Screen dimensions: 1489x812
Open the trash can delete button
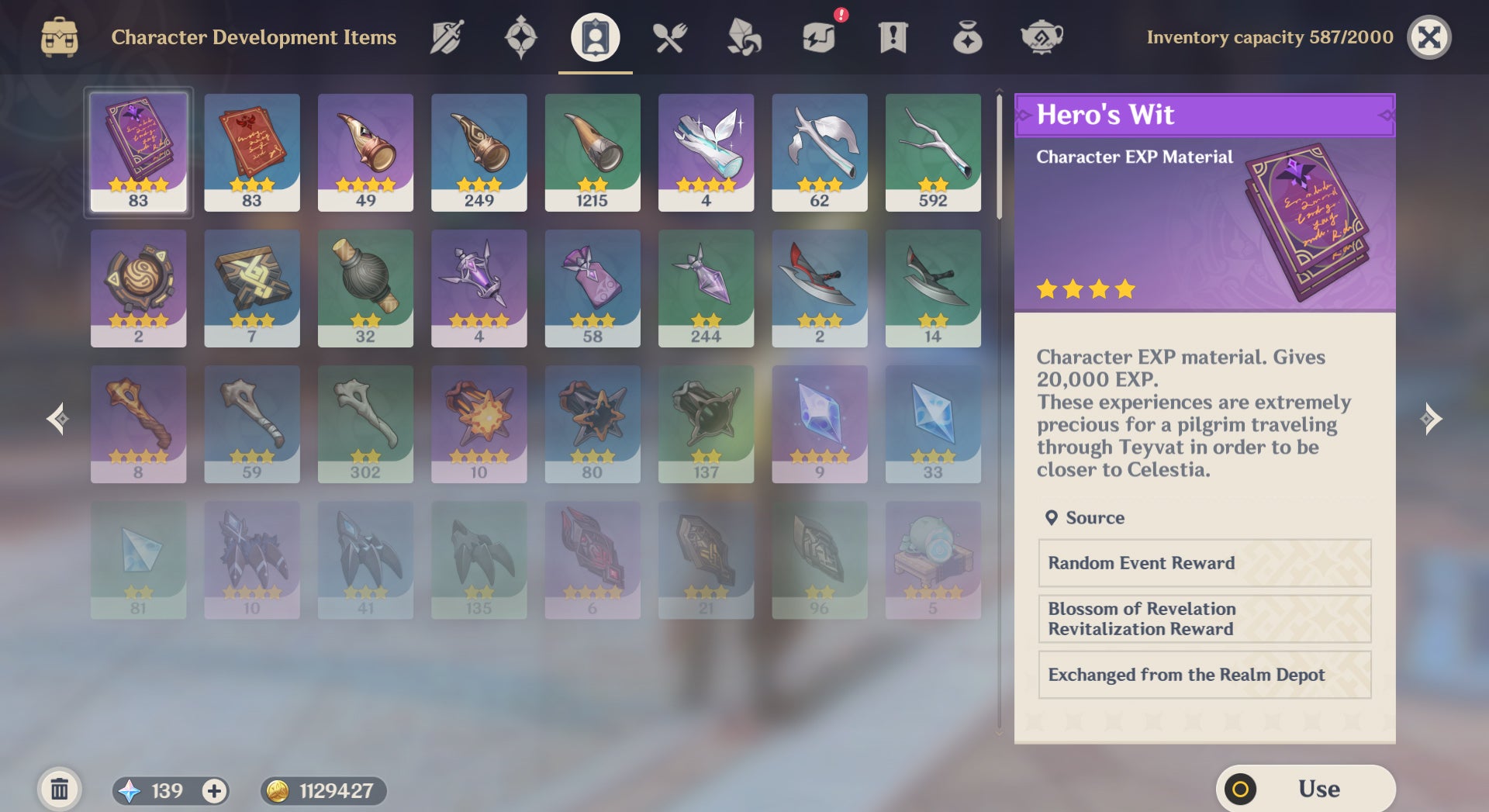tap(59, 790)
